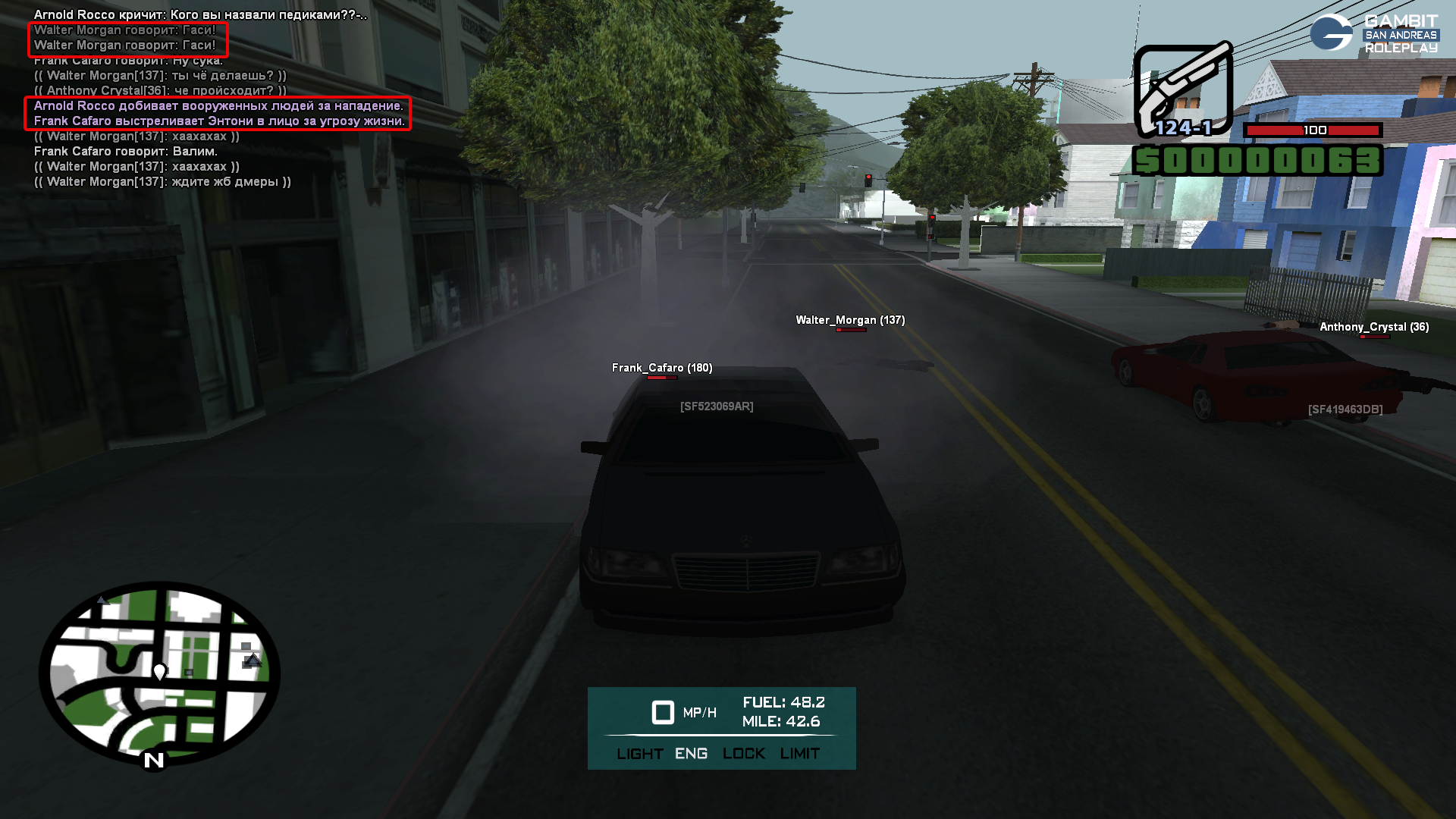Toggle the LIGHT indicator on the speedometer
1456x819 pixels.
tap(639, 754)
